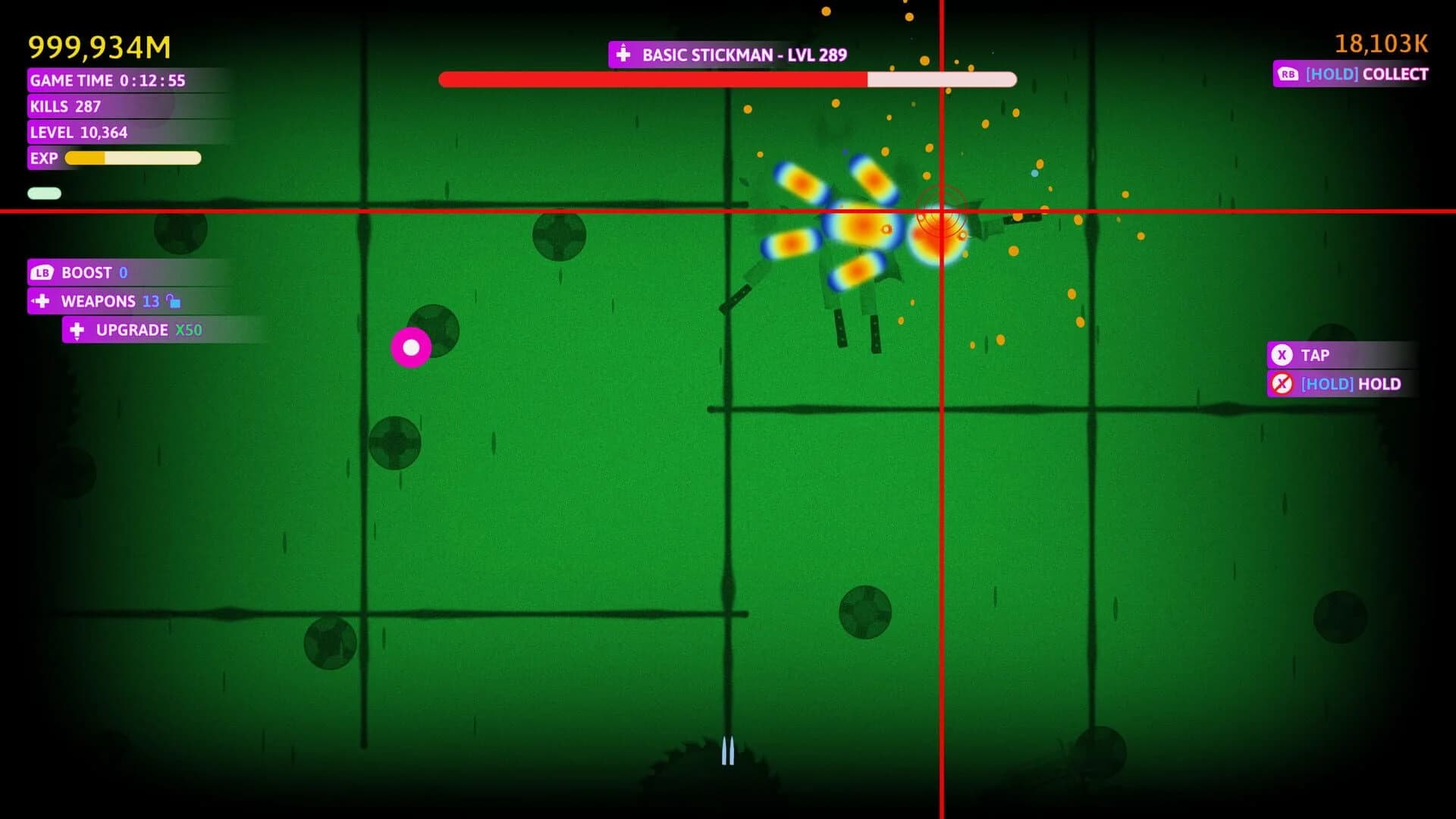This screenshot has width=1456, height=819.
Task: Click the blue unlocked padlock beside WEAPONS 13
Action: pyautogui.click(x=174, y=301)
